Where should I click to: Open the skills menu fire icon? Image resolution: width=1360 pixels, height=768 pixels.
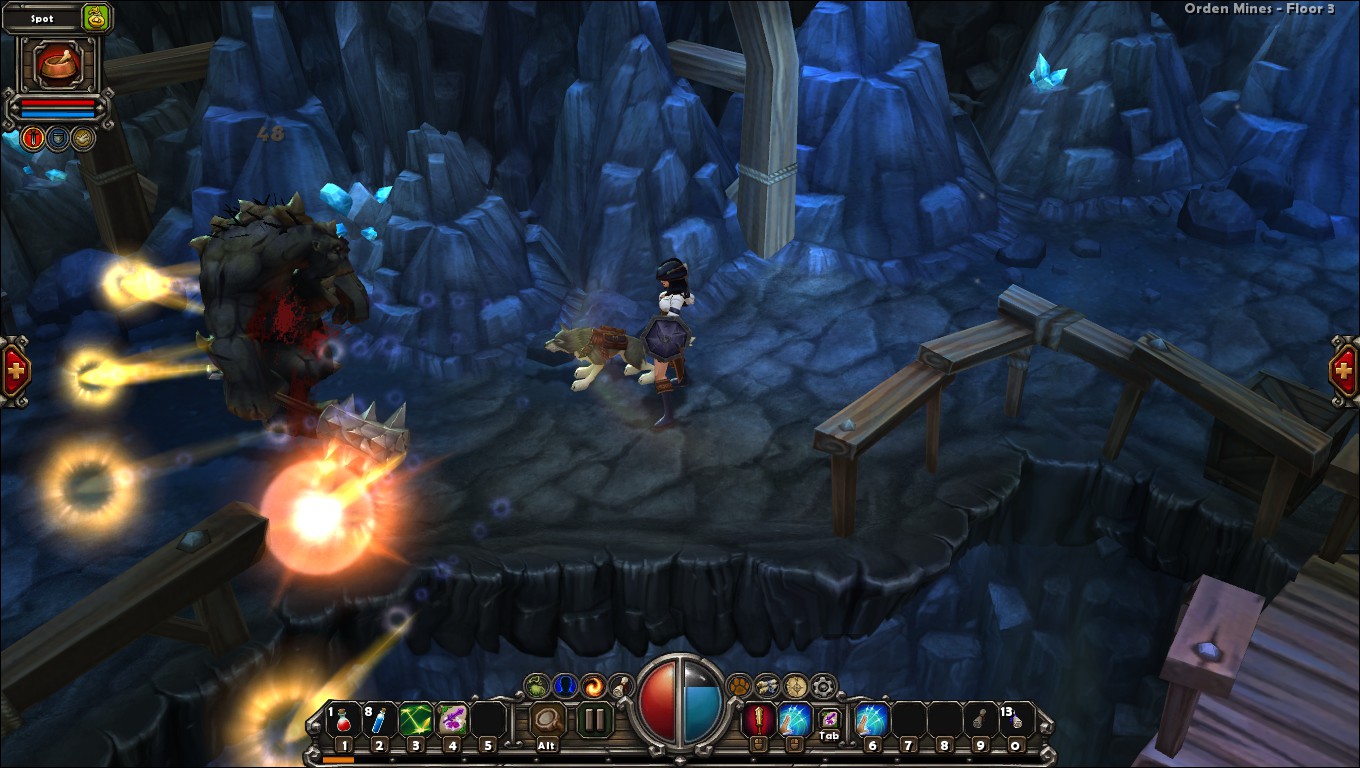(x=595, y=685)
